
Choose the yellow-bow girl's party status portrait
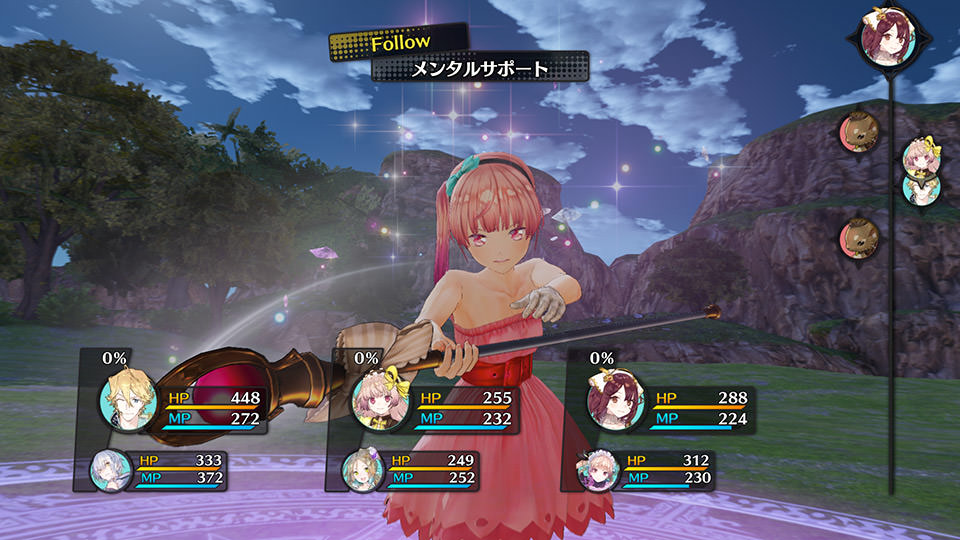(x=379, y=402)
